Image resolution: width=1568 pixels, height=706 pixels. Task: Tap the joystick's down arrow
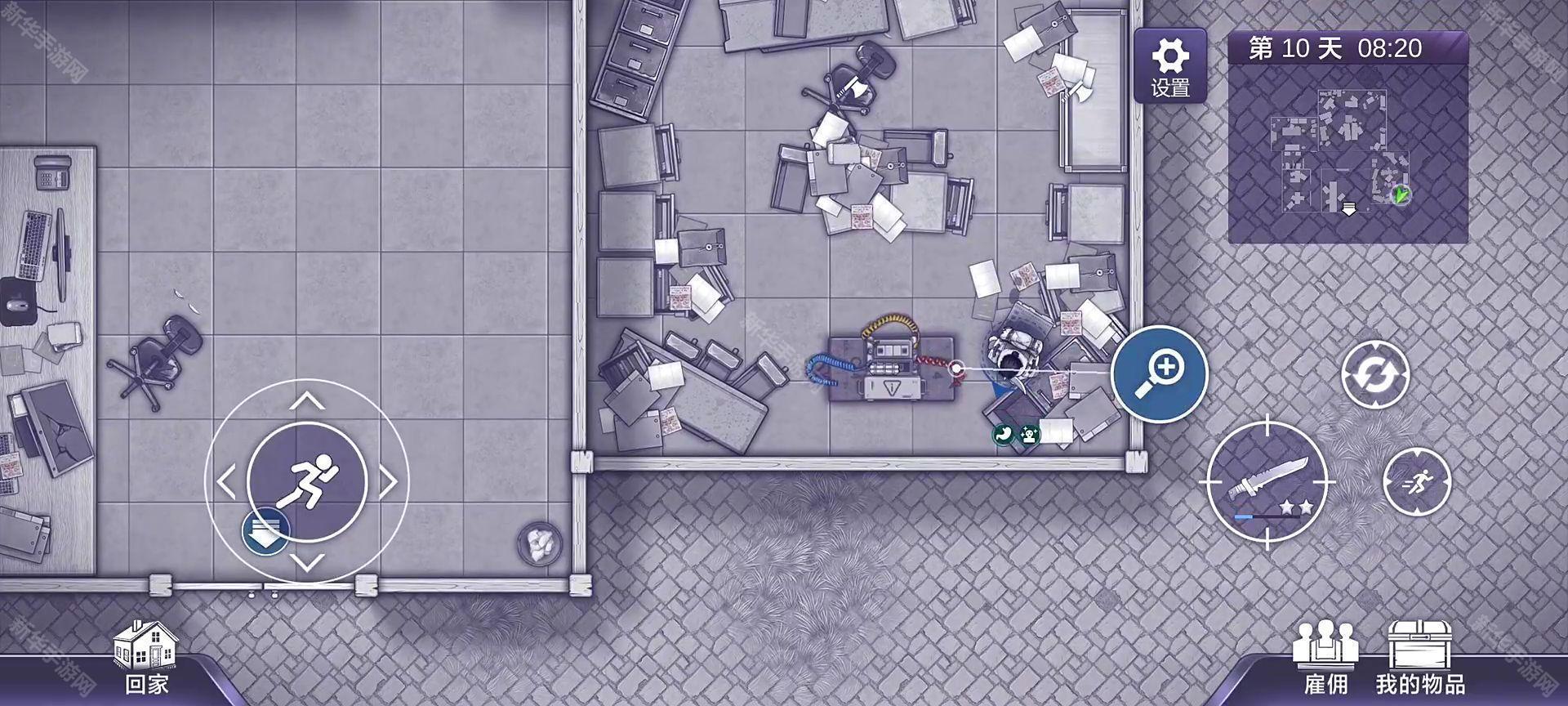pyautogui.click(x=307, y=563)
